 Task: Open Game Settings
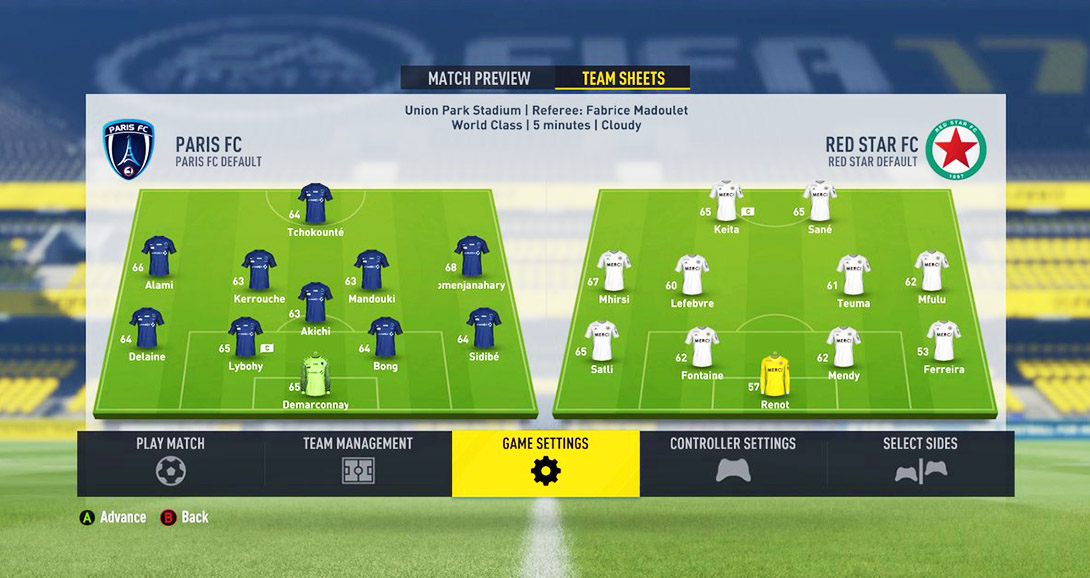[x=545, y=463]
